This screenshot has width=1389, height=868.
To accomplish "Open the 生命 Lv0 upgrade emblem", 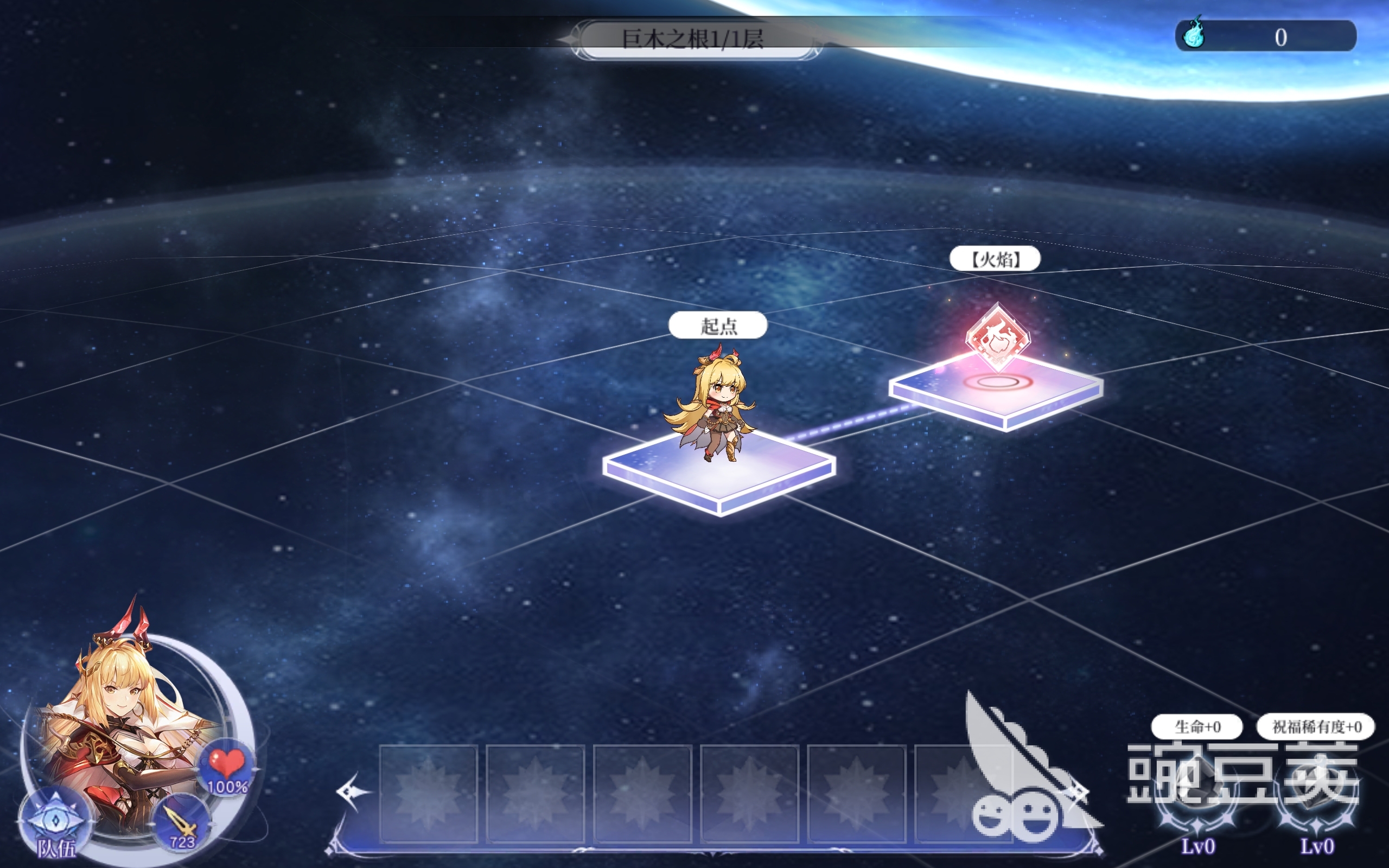I will click(1197, 803).
